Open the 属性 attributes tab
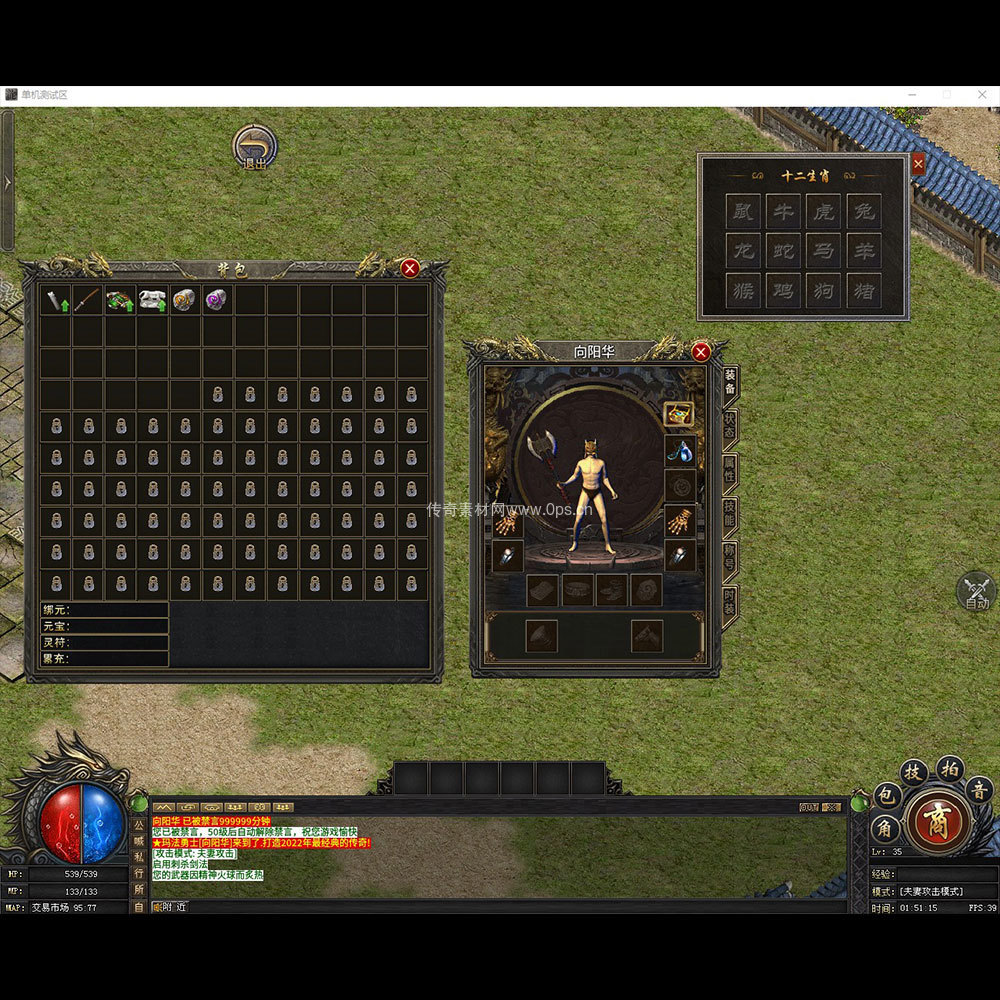Screen dimensions: 1000x1000 (x=730, y=470)
